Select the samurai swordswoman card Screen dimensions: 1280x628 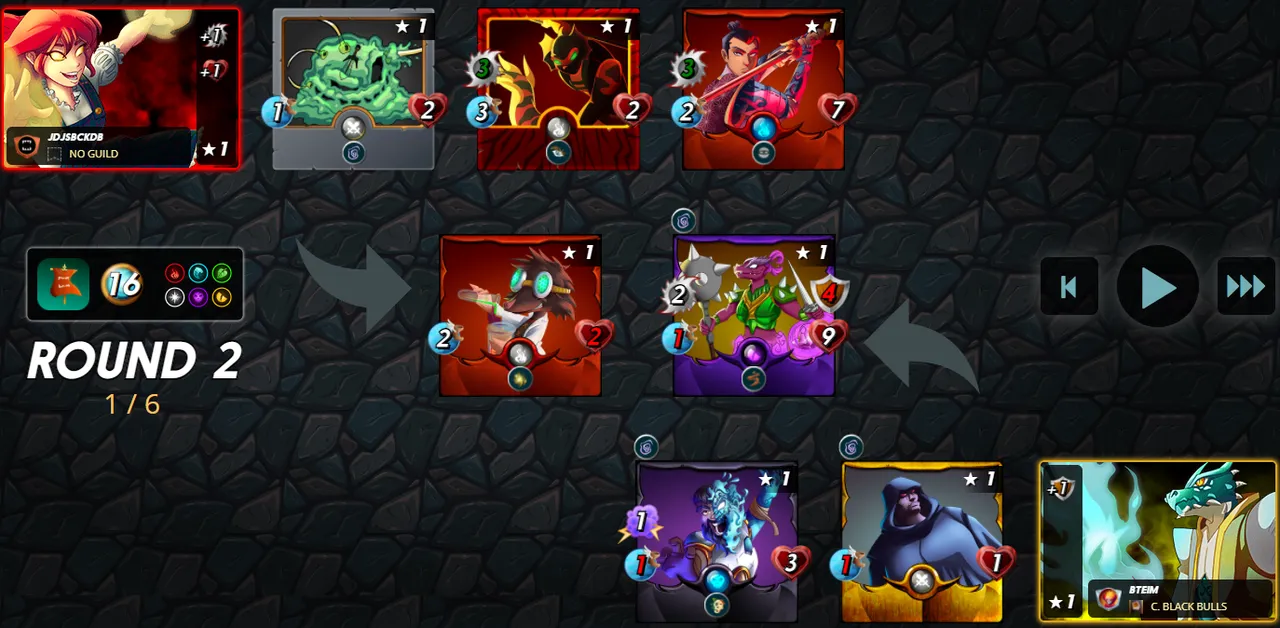point(763,88)
